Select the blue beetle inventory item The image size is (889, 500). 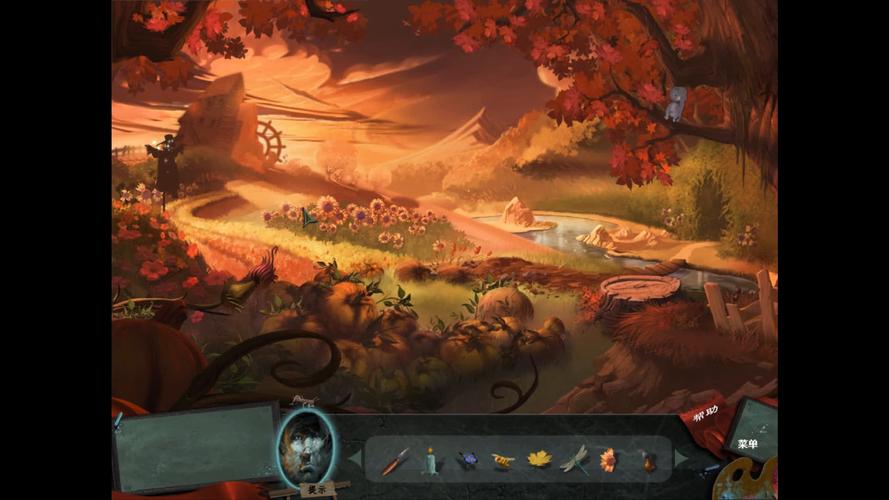click(x=467, y=460)
